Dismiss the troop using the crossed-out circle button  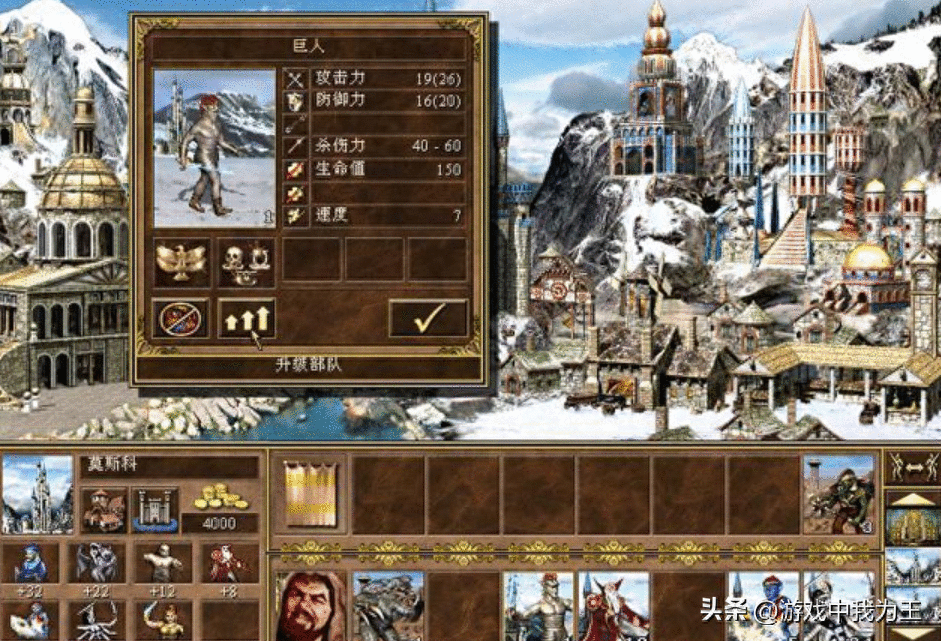181,318
